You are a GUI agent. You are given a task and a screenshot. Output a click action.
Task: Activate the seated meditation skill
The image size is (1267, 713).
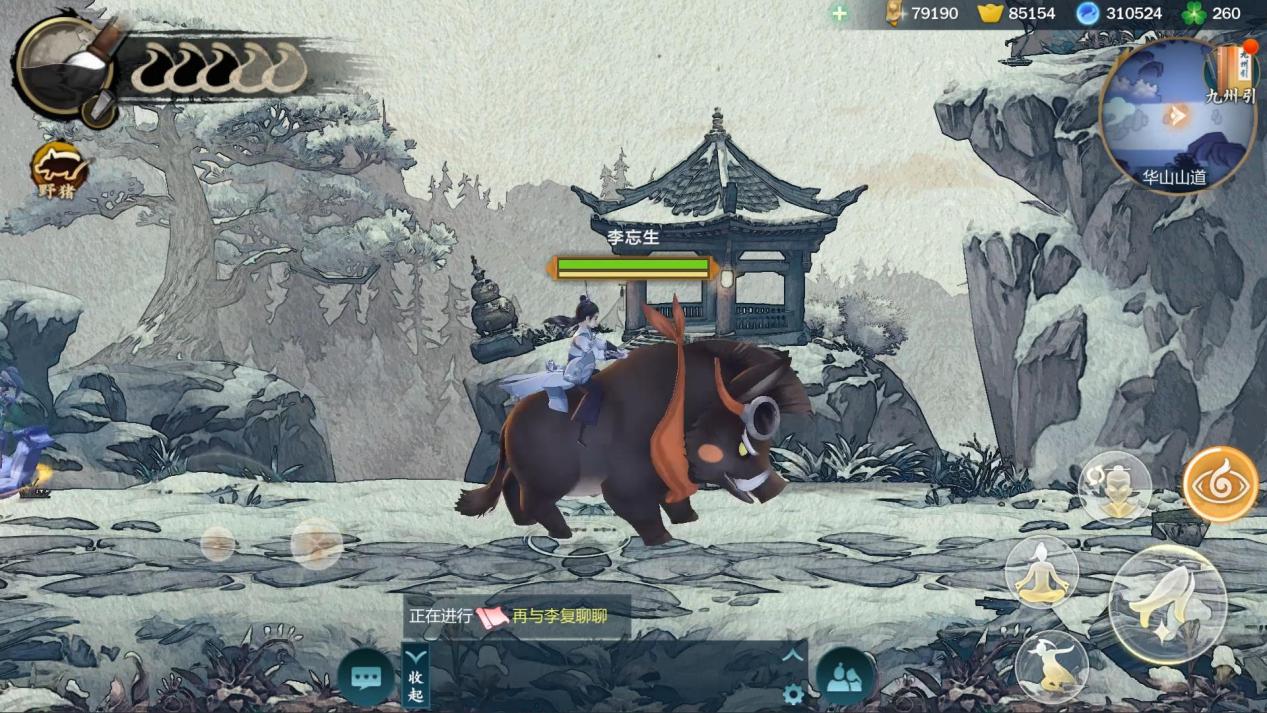point(1042,572)
